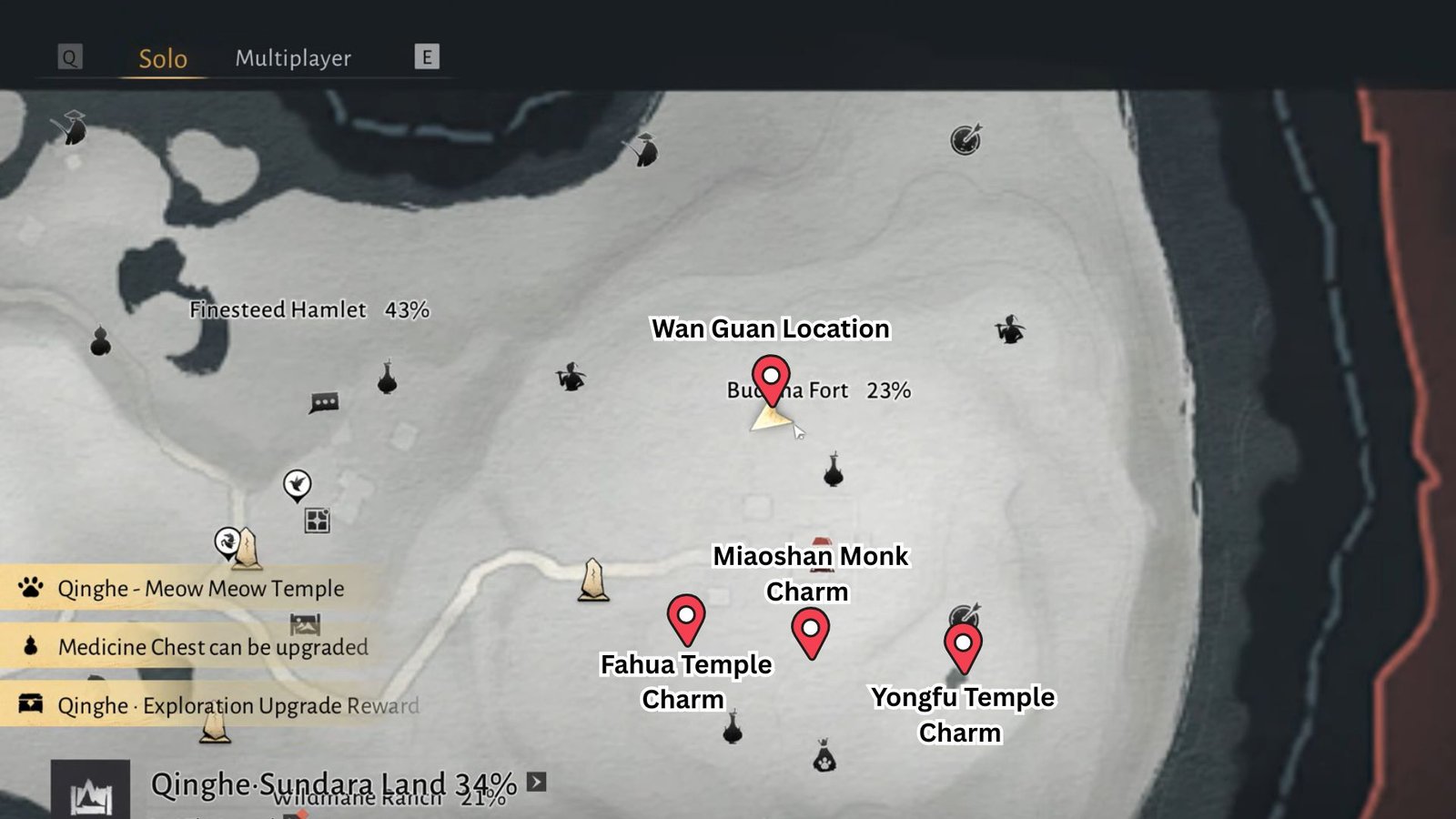Screen dimensions: 1456x819
Task: Click the landscape photo icon above Medicine Chest text
Action: (307, 622)
